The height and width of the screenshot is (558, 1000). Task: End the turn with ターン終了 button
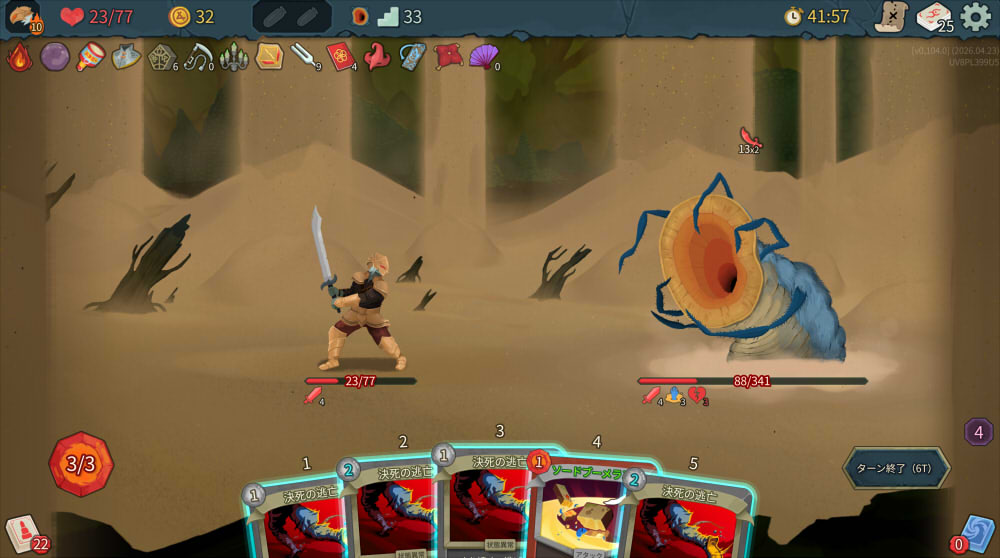pos(895,468)
